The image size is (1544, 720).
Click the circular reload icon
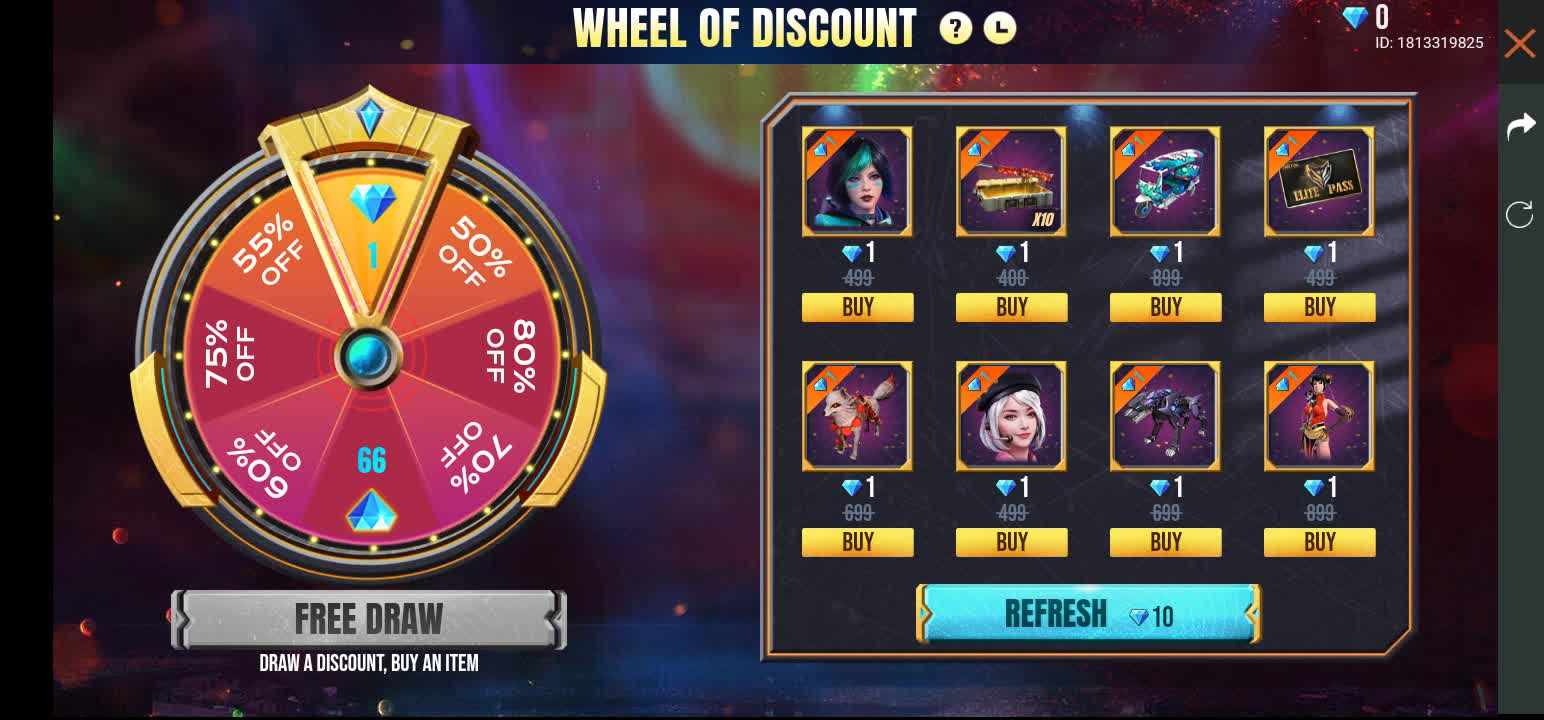click(1519, 214)
